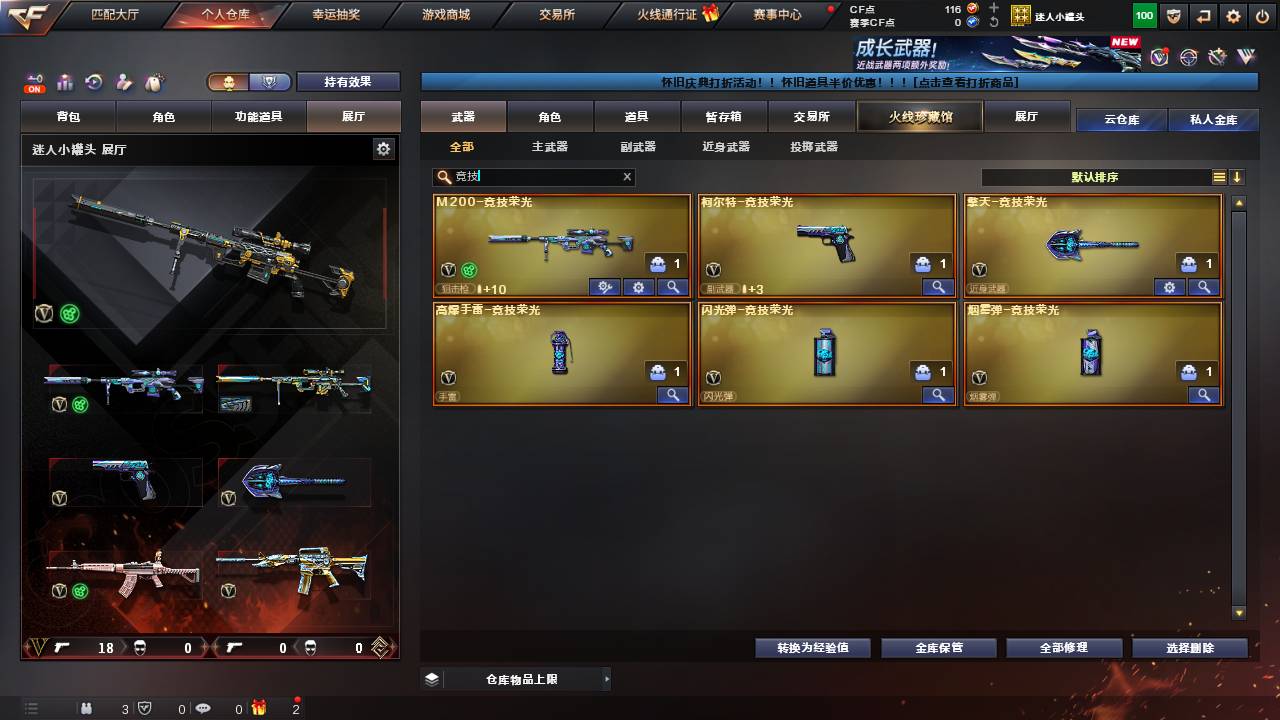Click the green 100 level indicator at top right
The image size is (1280, 720).
click(x=1143, y=16)
